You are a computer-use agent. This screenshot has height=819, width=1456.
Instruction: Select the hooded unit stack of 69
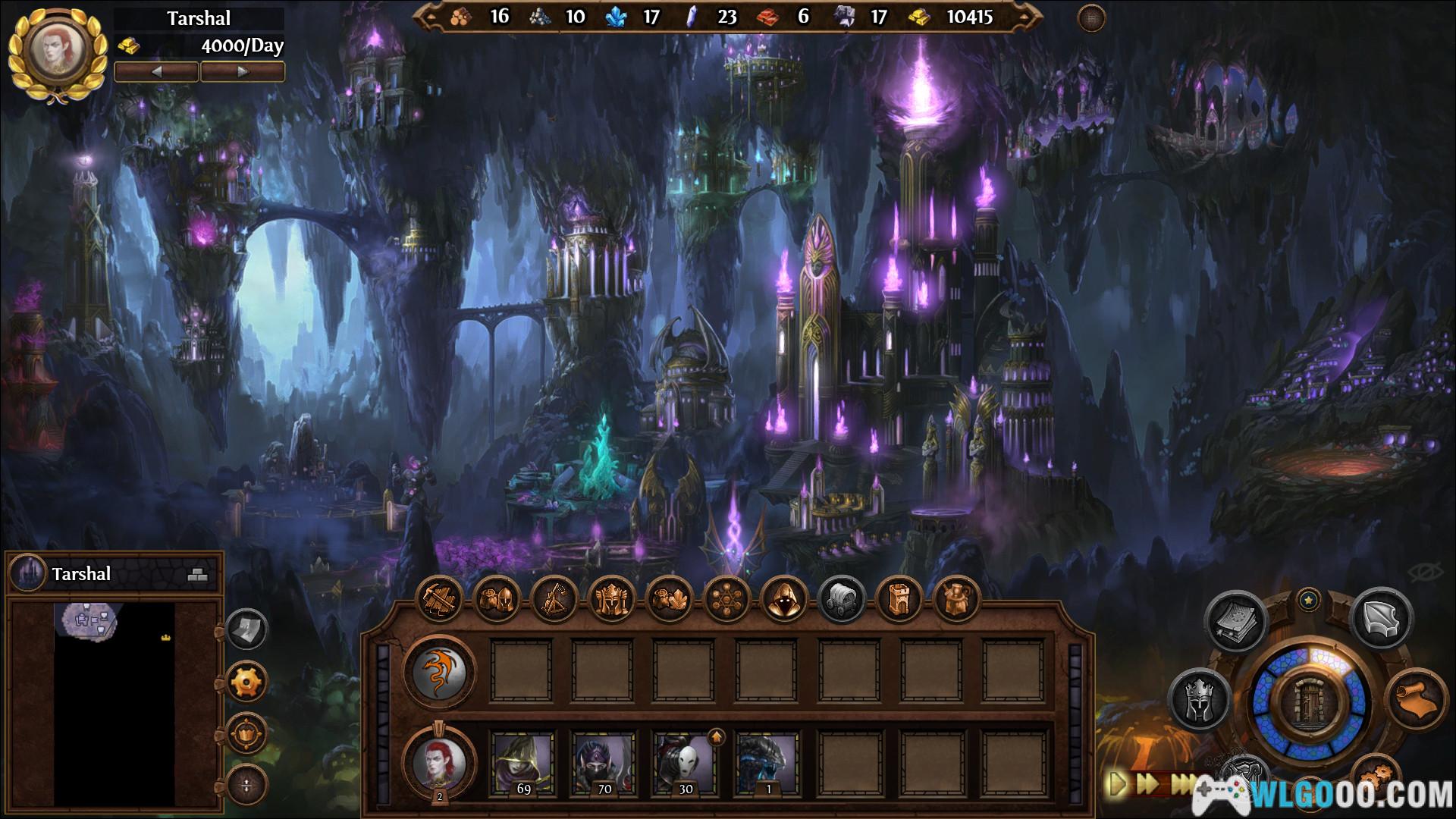point(523,763)
